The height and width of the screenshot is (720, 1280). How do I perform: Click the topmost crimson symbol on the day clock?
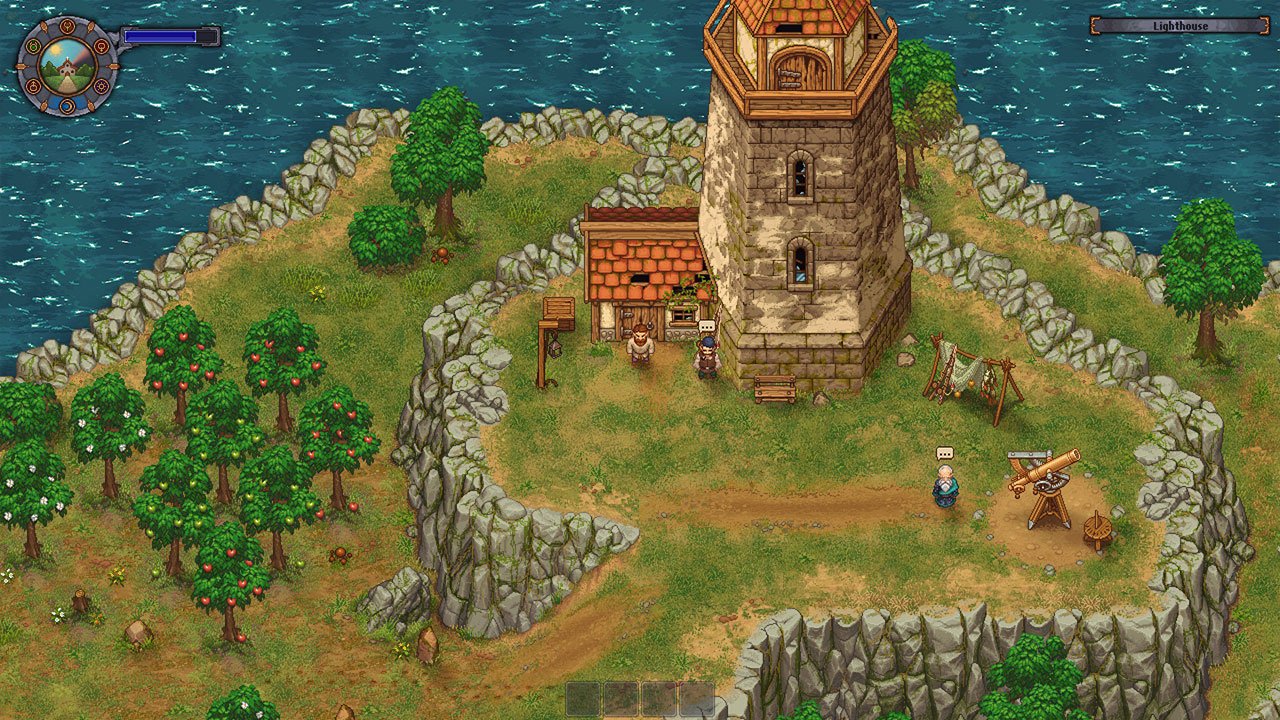coord(67,27)
